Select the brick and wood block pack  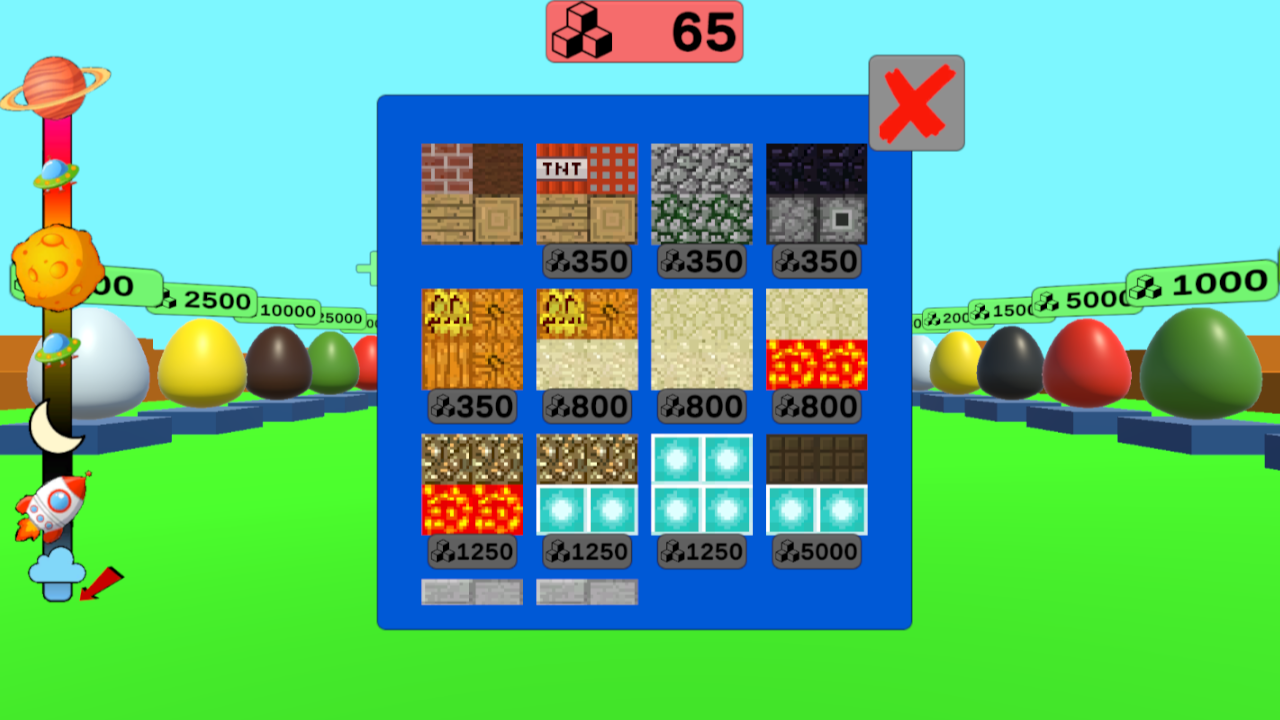point(471,192)
